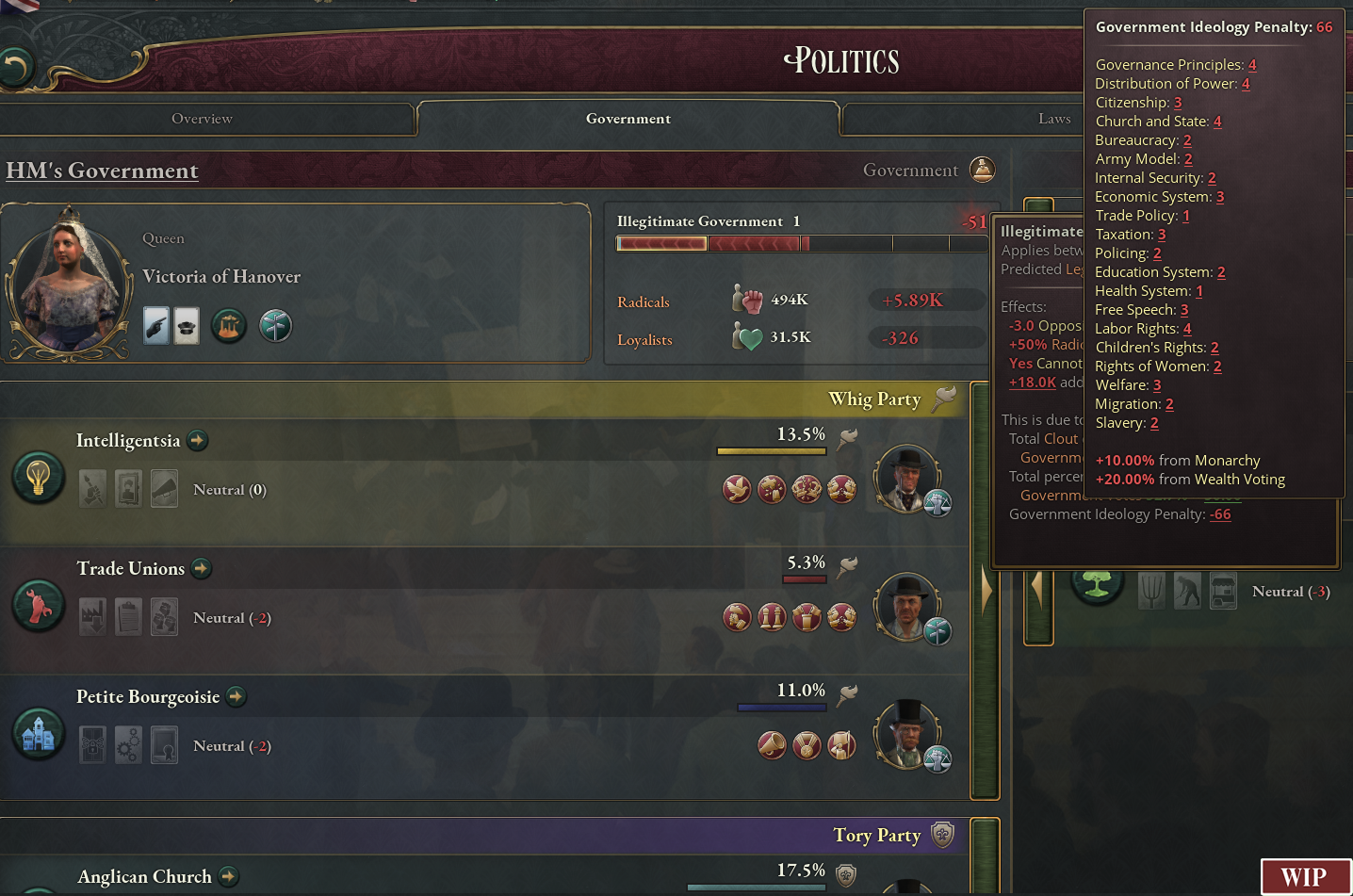
Task: View the Intelligentsia leader portrait
Action: pos(907,478)
